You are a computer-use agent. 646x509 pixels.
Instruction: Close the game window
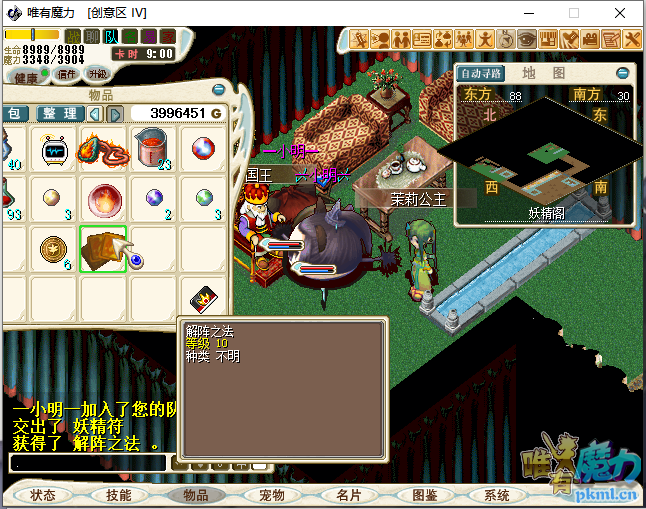tap(621, 14)
